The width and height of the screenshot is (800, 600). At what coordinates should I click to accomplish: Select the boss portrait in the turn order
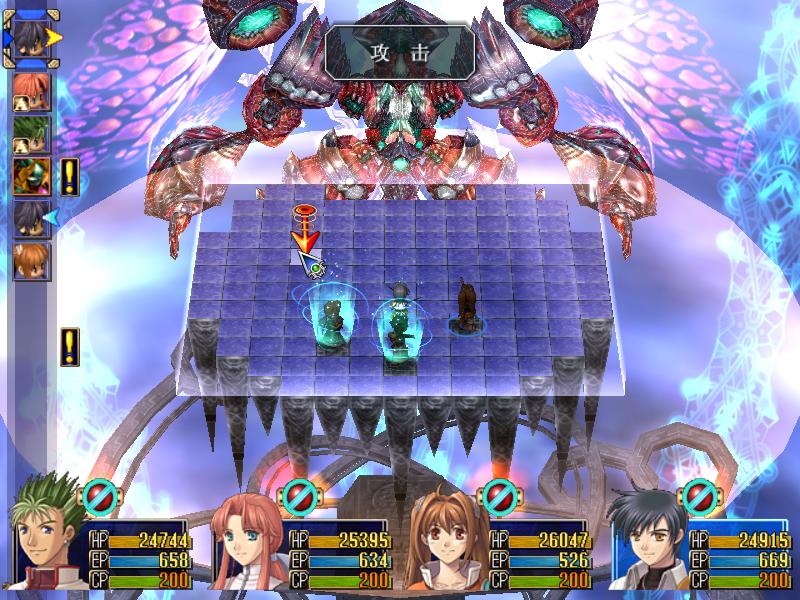tap(30, 177)
